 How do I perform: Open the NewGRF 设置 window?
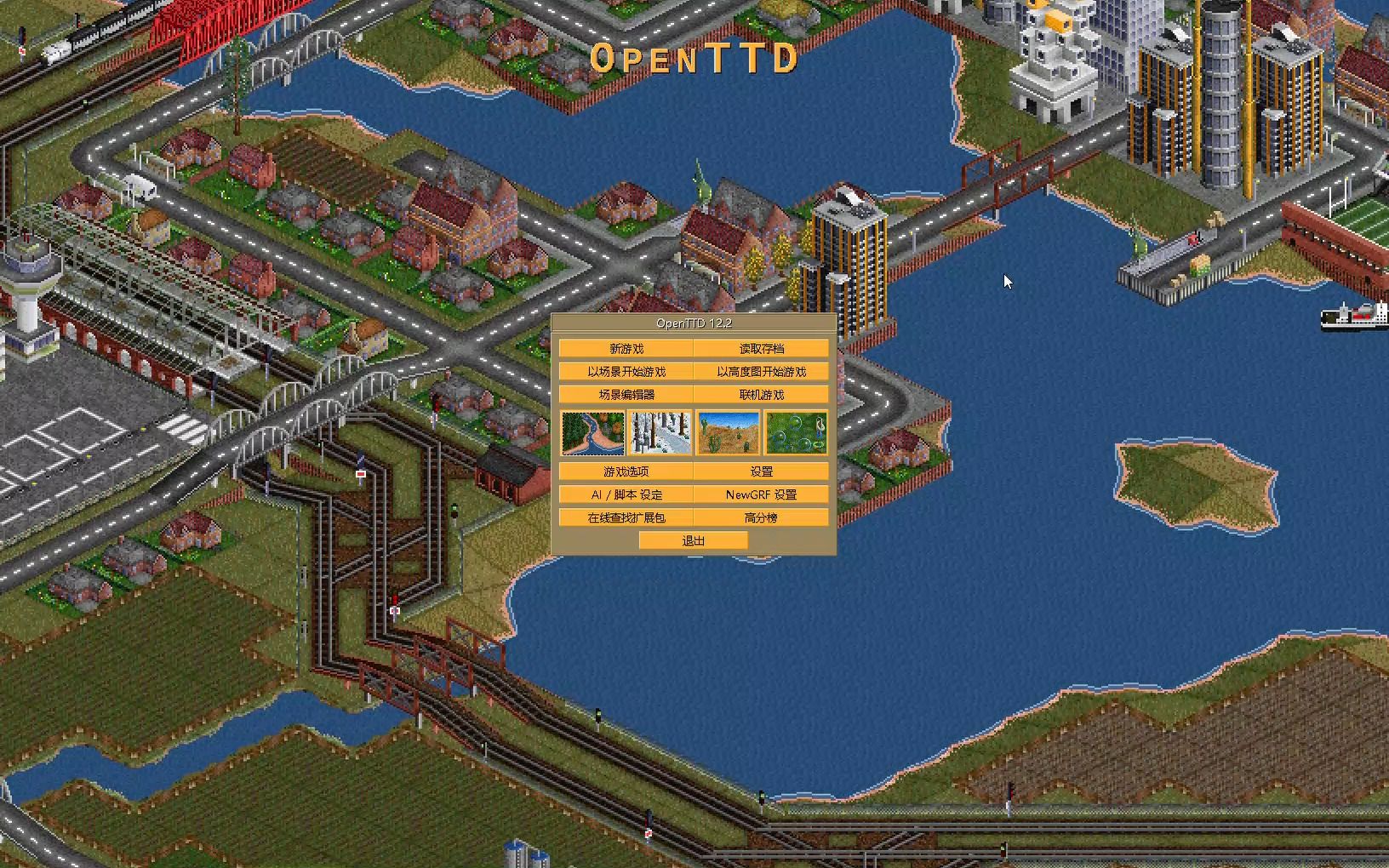coord(760,494)
